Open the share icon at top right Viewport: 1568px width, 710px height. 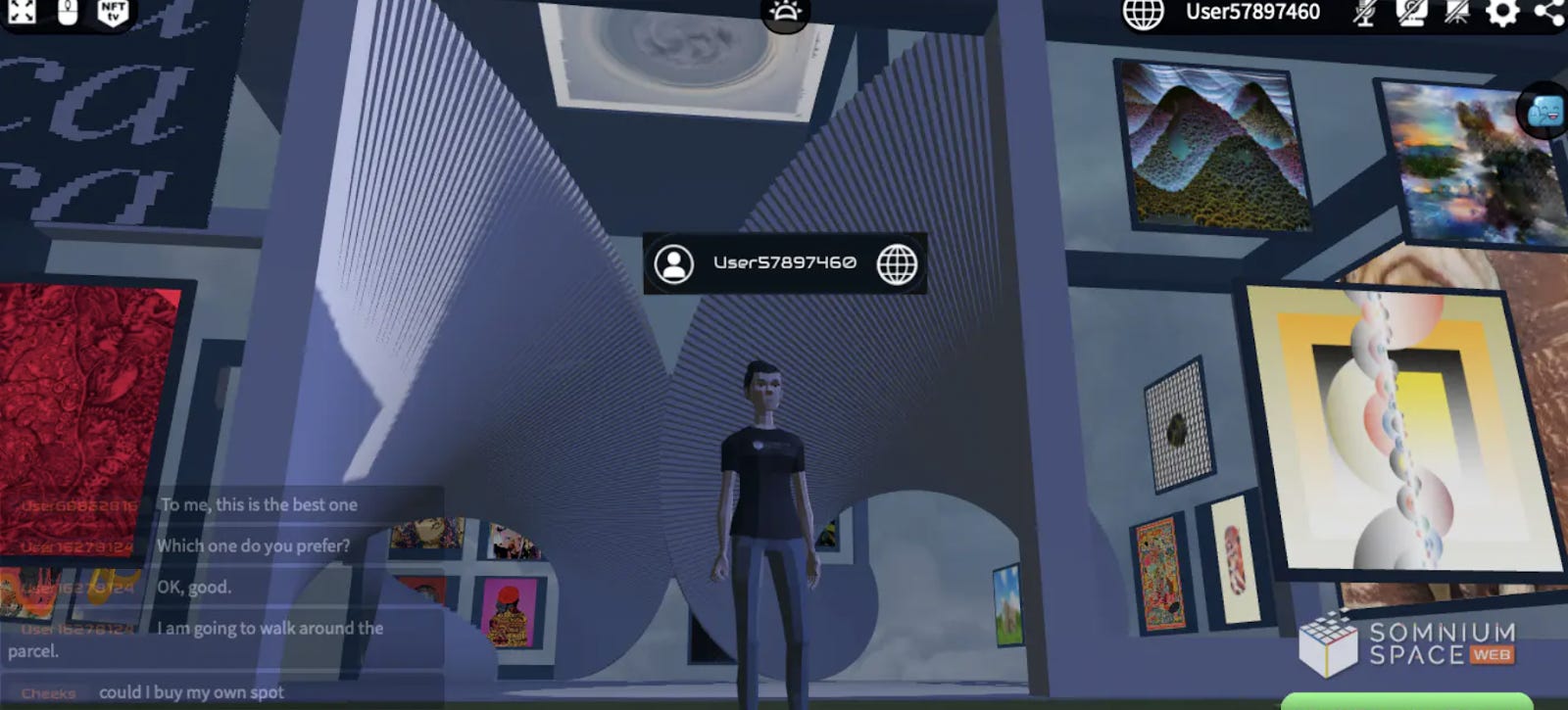1547,12
